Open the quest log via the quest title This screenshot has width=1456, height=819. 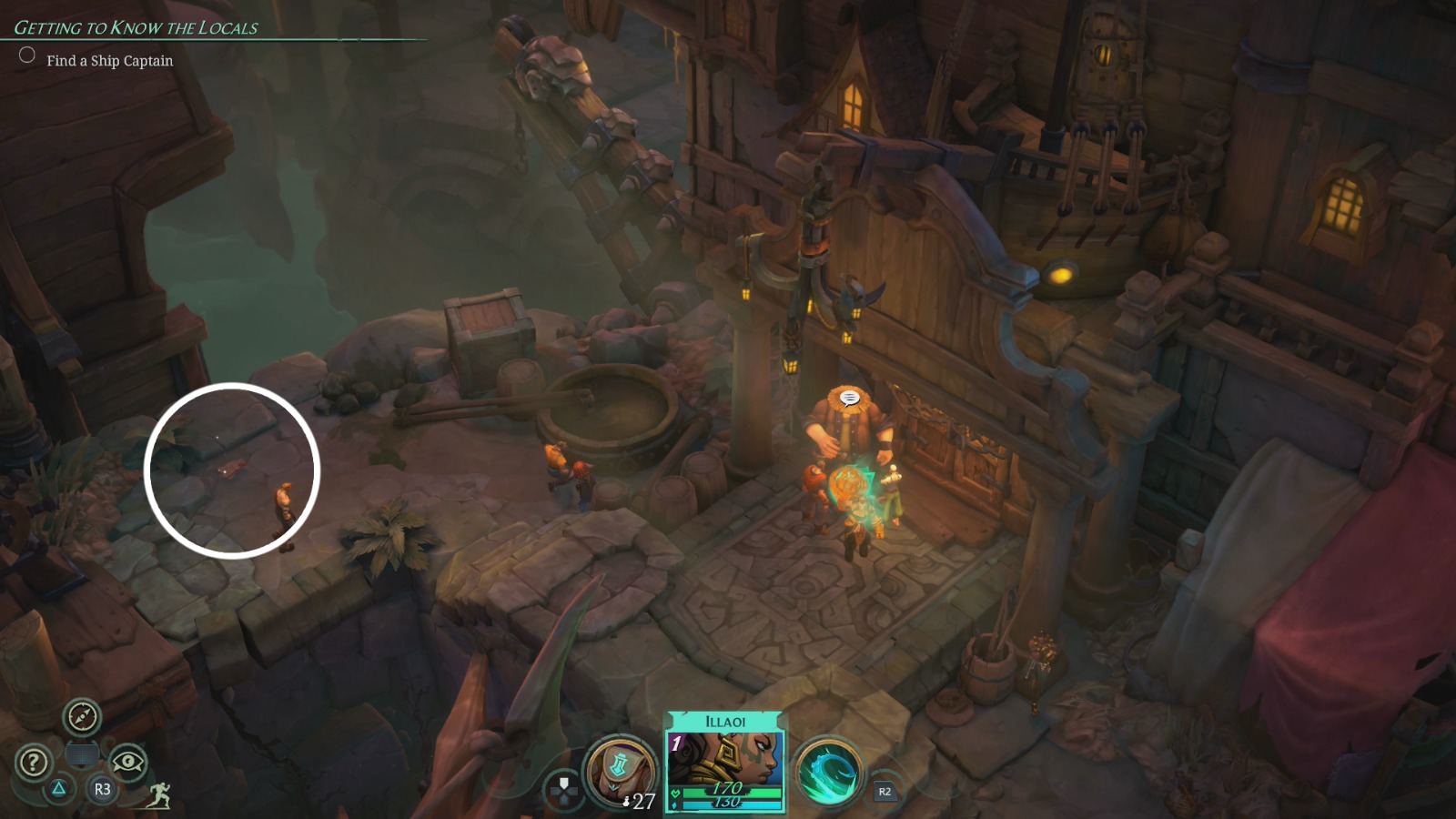pyautogui.click(x=136, y=27)
